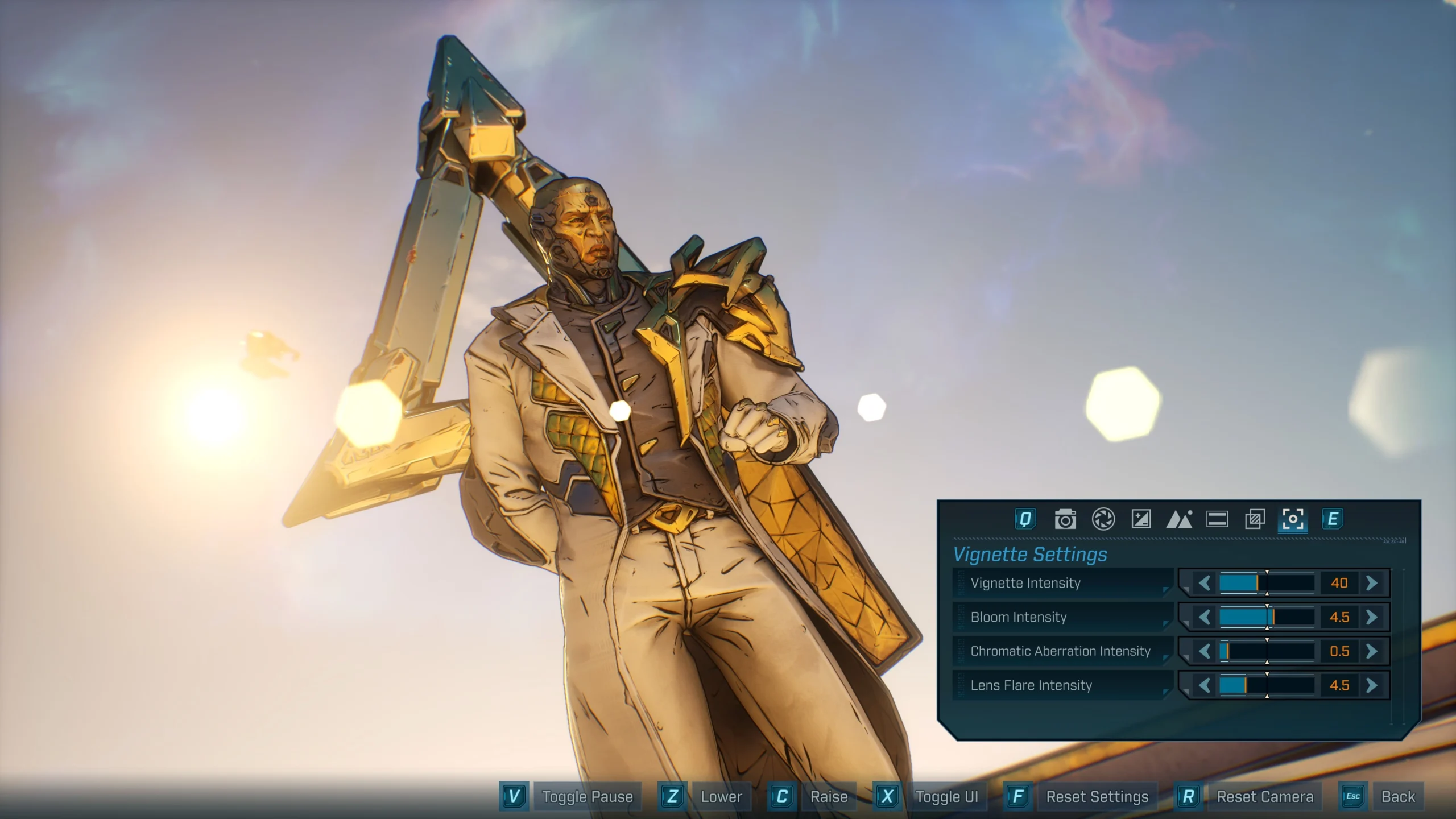Adjust the Chromatic Aberration Intensity slider
The width and height of the screenshot is (1456, 819).
[1268, 651]
